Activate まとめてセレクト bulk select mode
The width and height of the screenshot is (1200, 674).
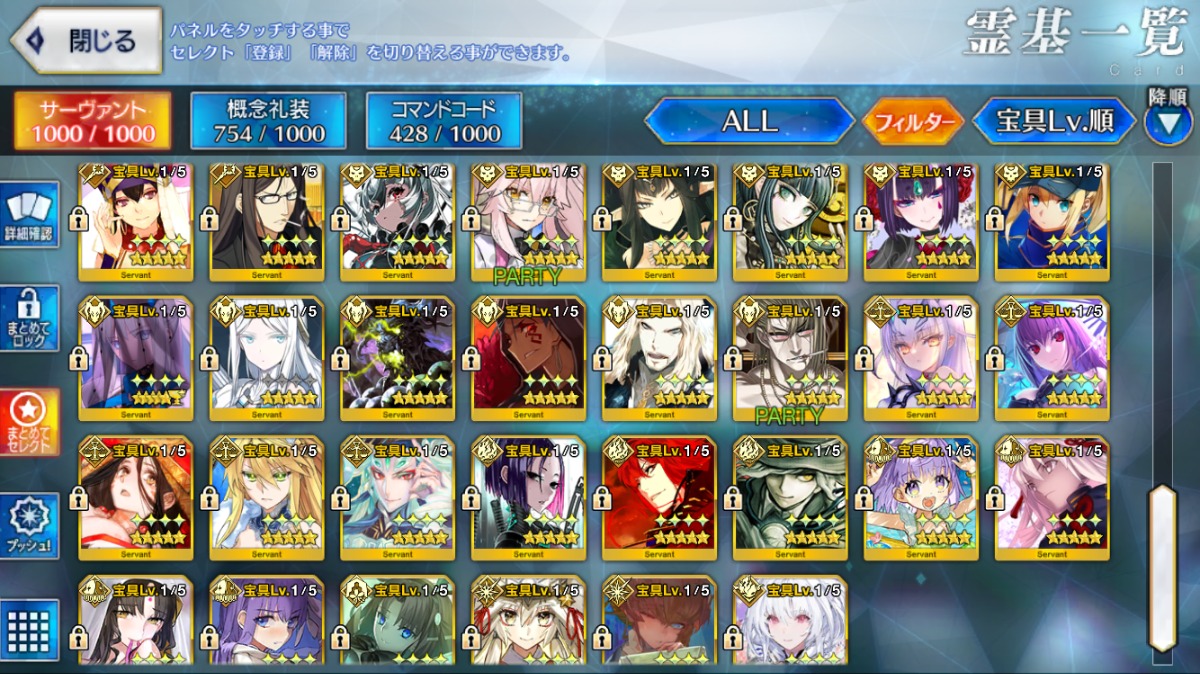click(29, 422)
